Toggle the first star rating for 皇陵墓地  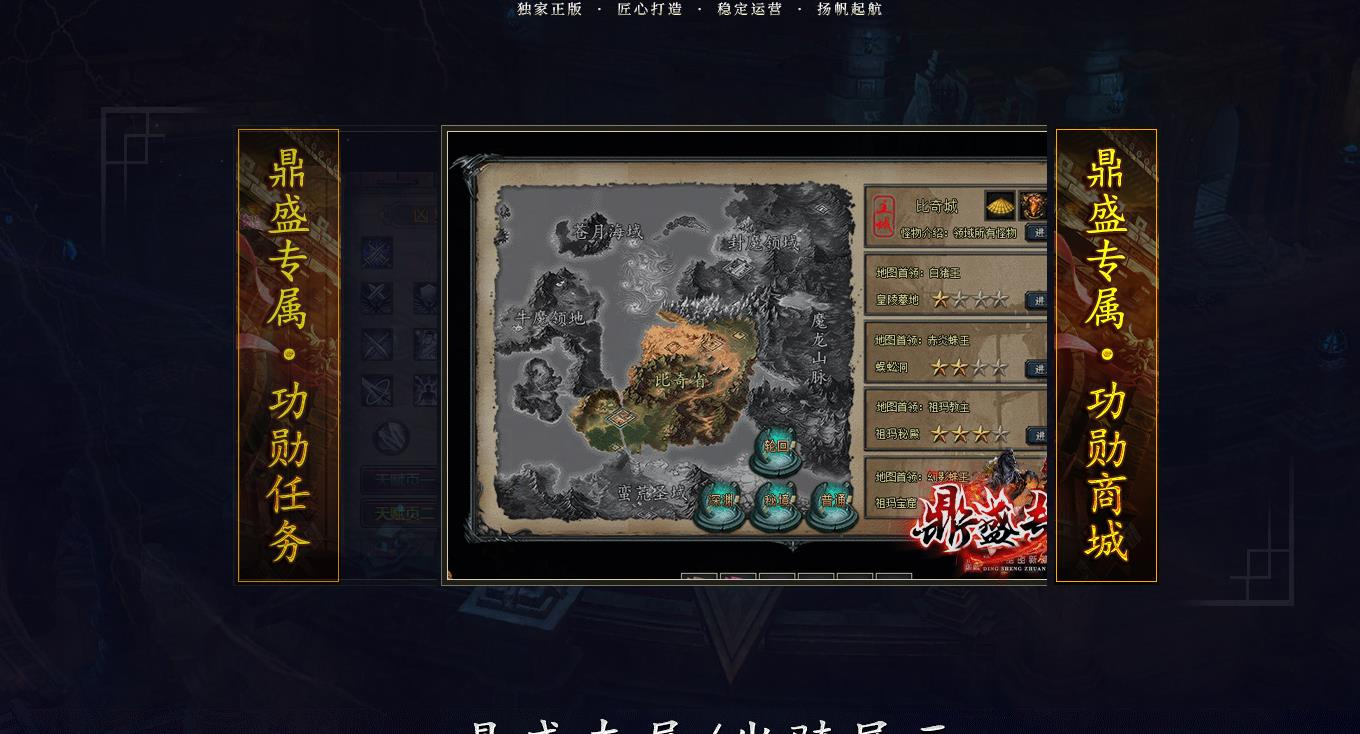coord(940,299)
